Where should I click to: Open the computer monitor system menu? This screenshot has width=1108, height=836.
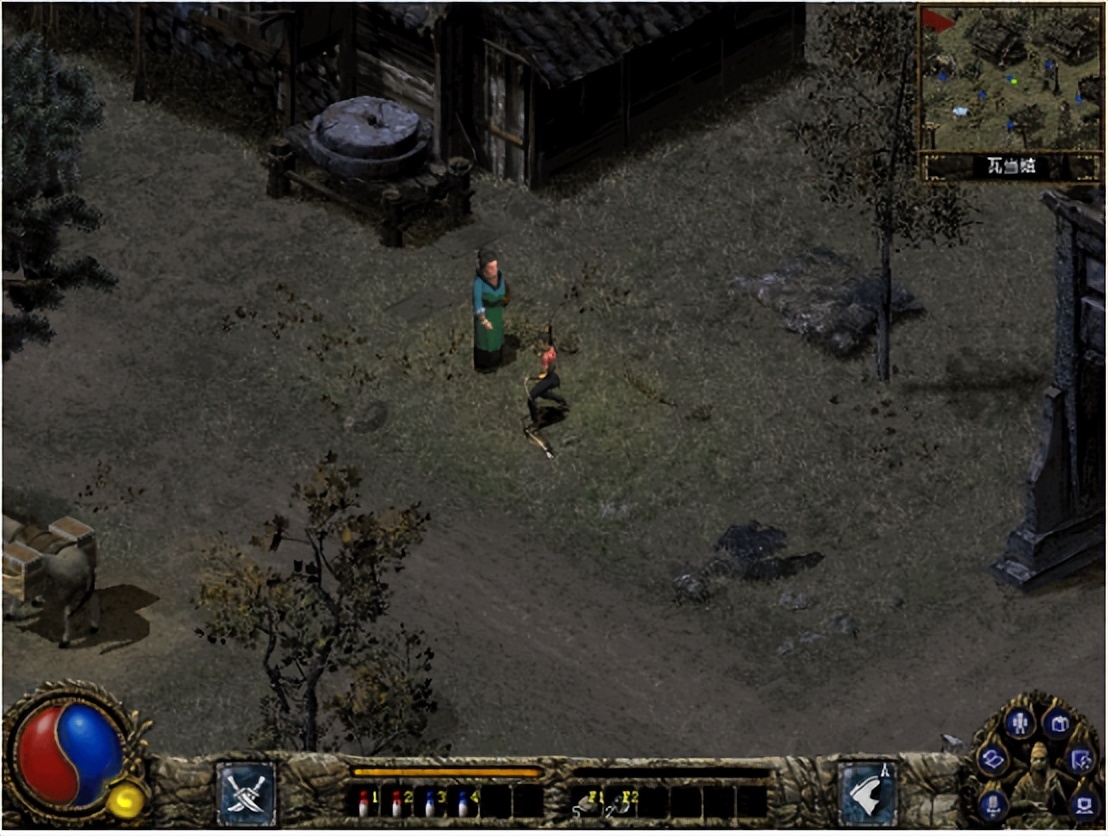(x=1083, y=803)
